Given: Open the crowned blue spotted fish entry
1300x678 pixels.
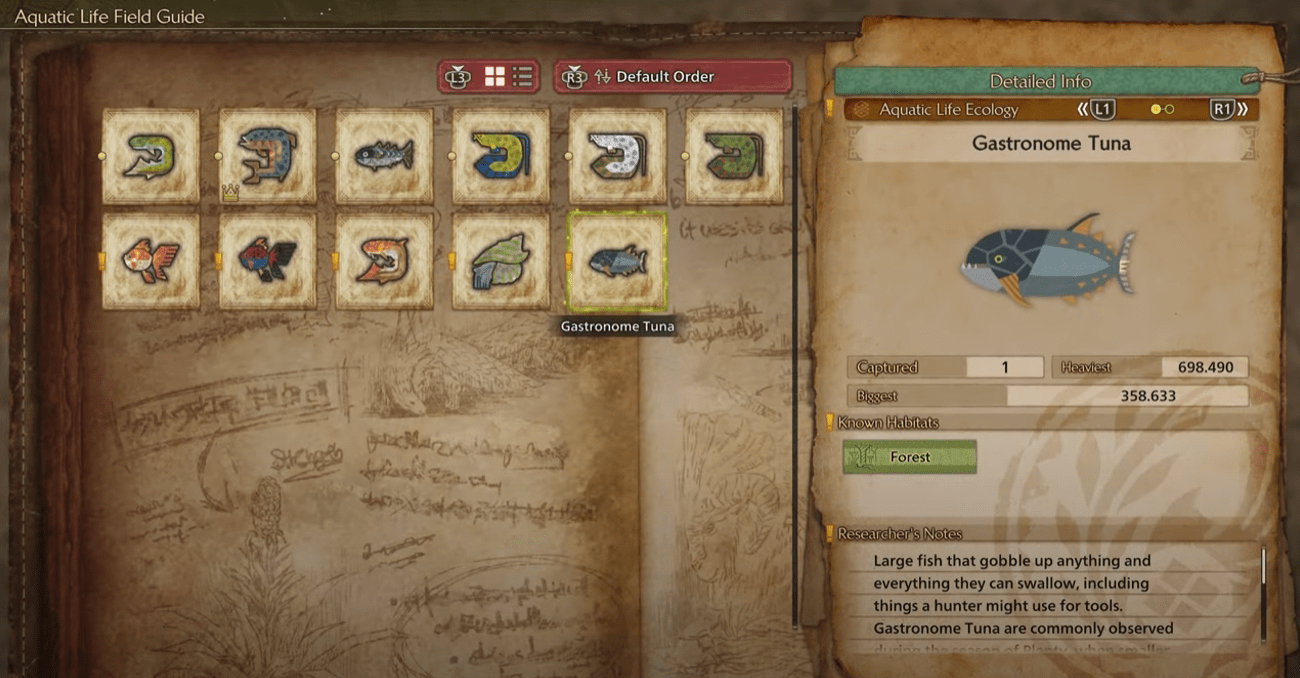Looking at the screenshot, I should click(267, 156).
